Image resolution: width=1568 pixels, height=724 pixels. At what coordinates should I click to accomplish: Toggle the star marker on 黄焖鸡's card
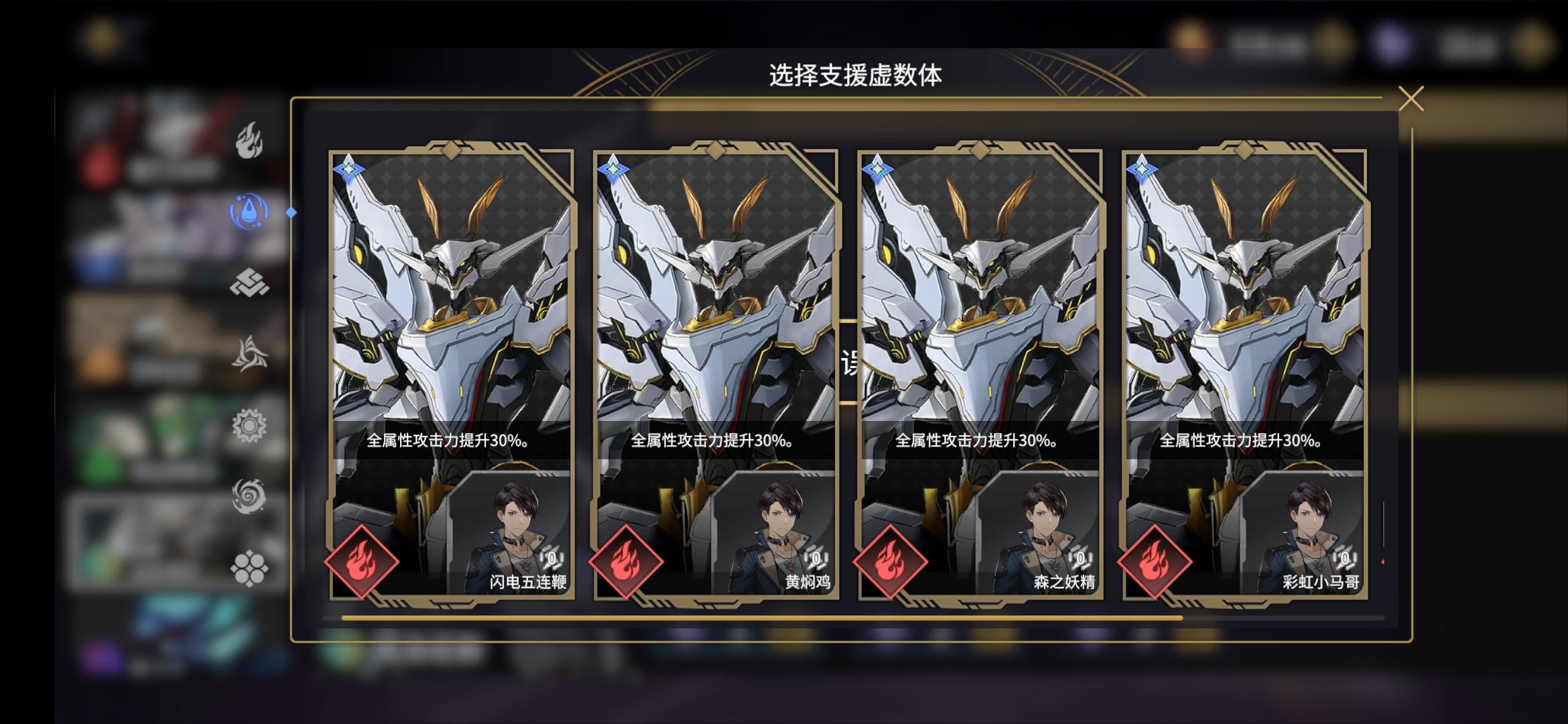[612, 170]
